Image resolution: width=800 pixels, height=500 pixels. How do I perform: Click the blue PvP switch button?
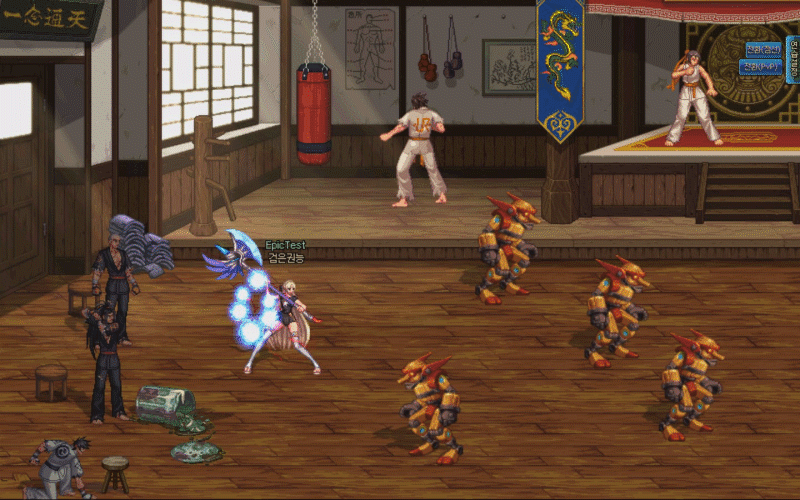point(760,67)
